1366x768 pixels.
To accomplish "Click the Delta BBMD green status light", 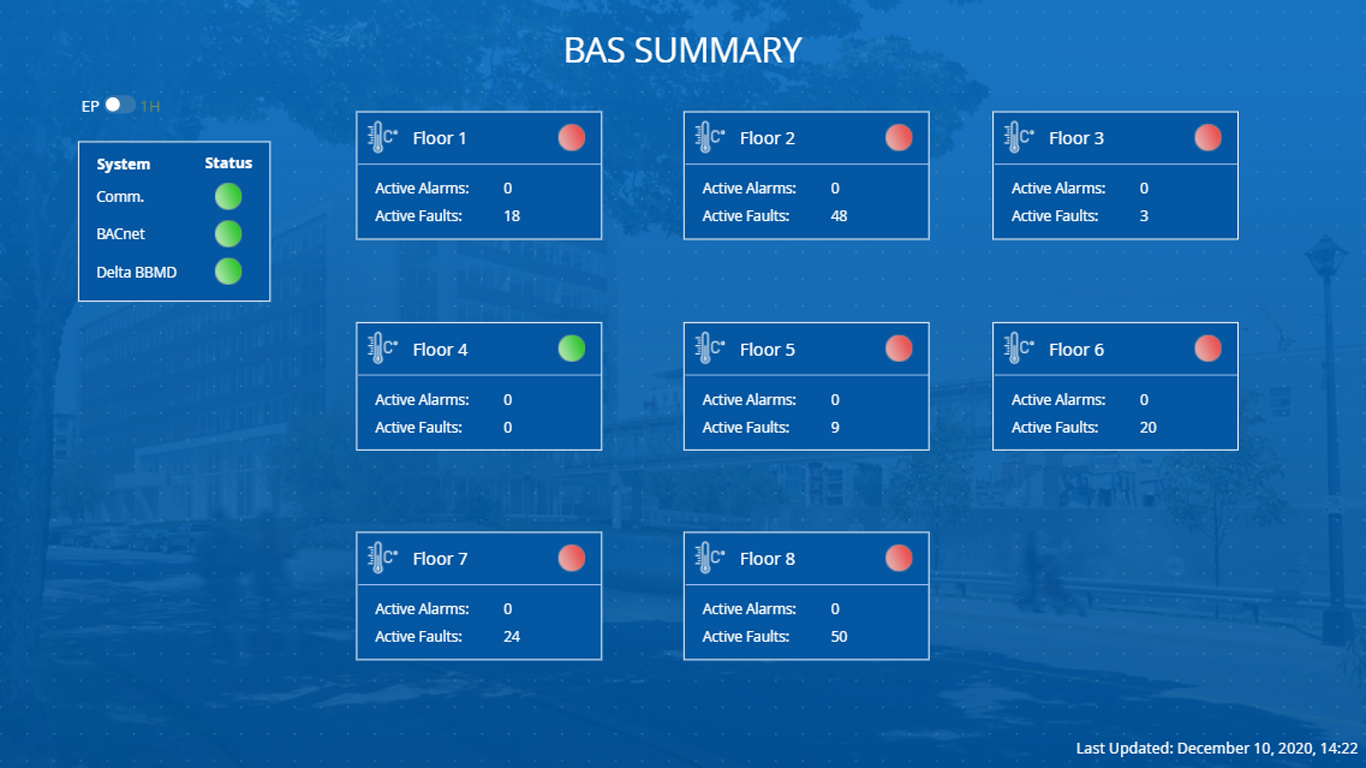I will click(227, 271).
